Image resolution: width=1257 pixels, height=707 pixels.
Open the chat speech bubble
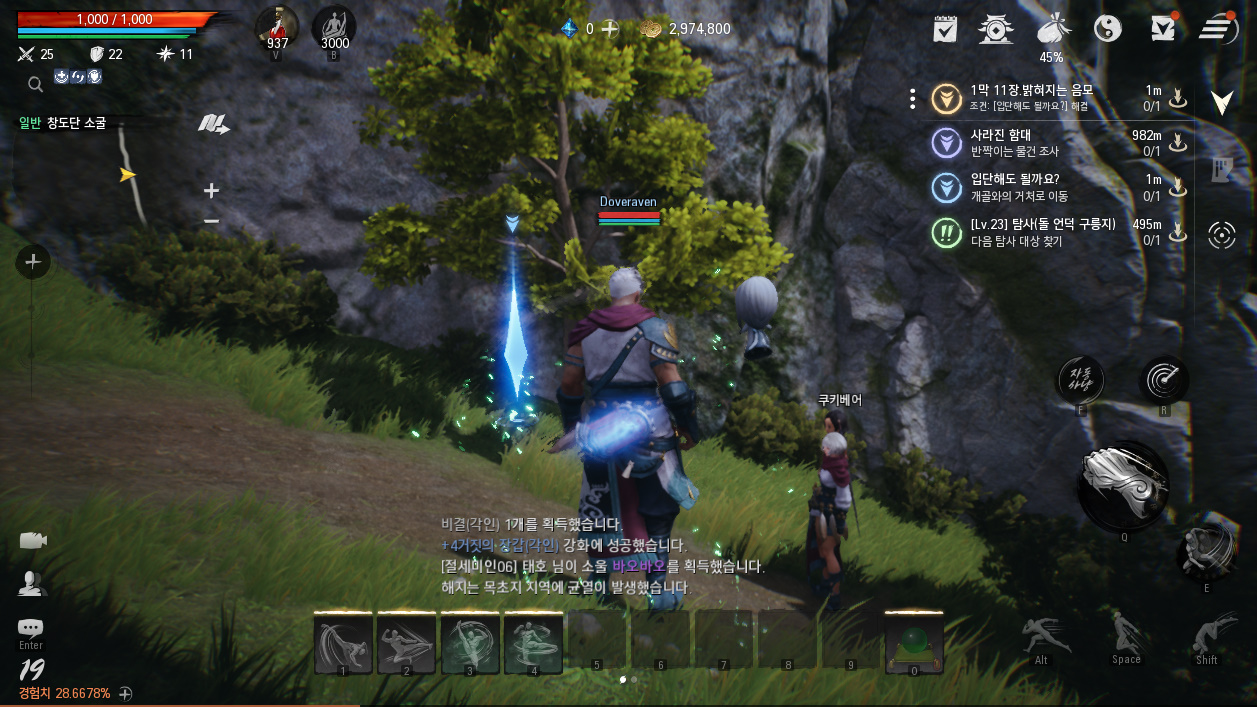click(x=31, y=628)
